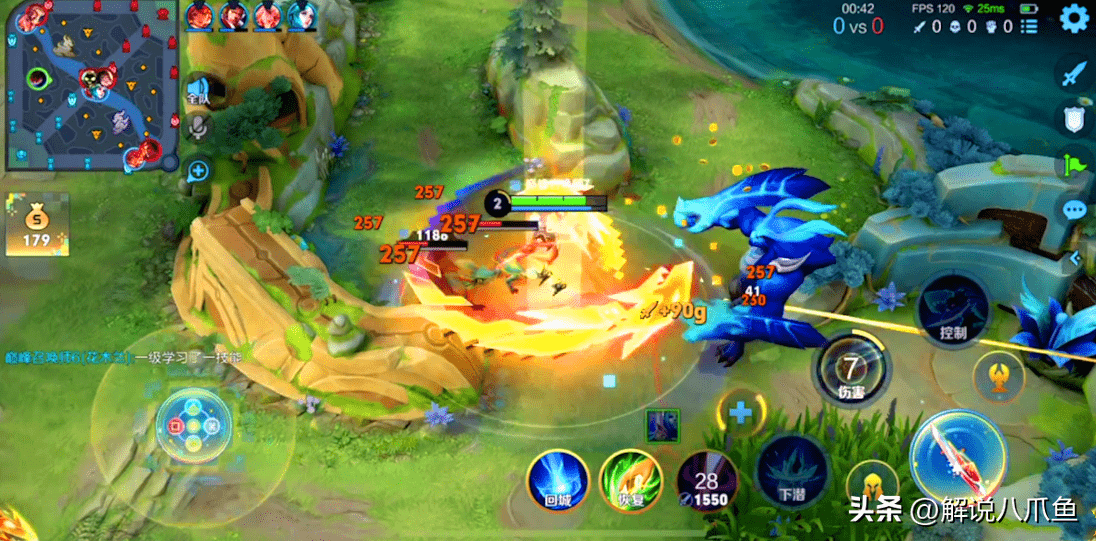The height and width of the screenshot is (541, 1096).
Task: Click the blue plus skill upgrade button
Action: point(740,412)
